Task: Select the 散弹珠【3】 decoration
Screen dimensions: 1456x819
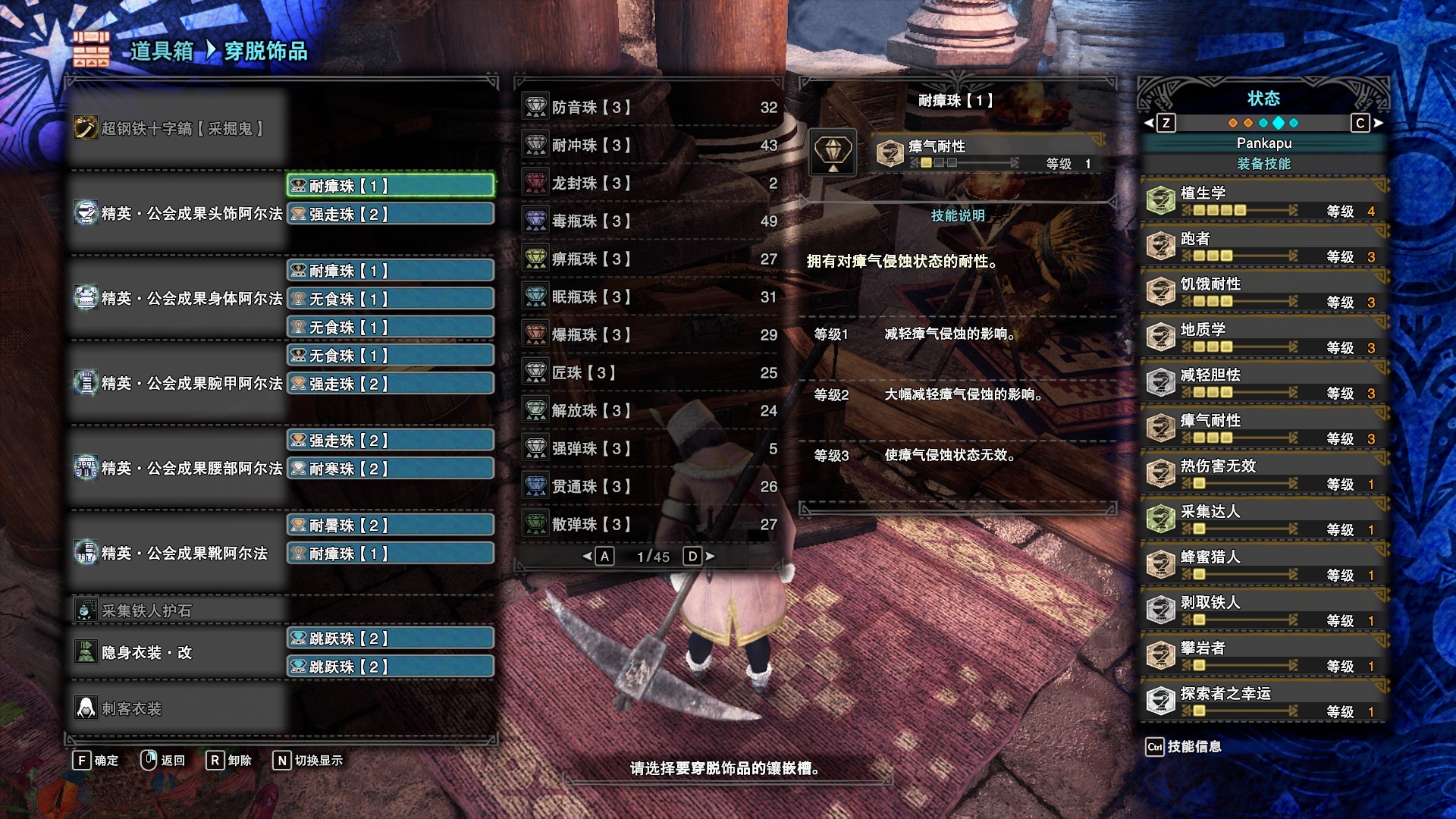Action: click(650, 525)
